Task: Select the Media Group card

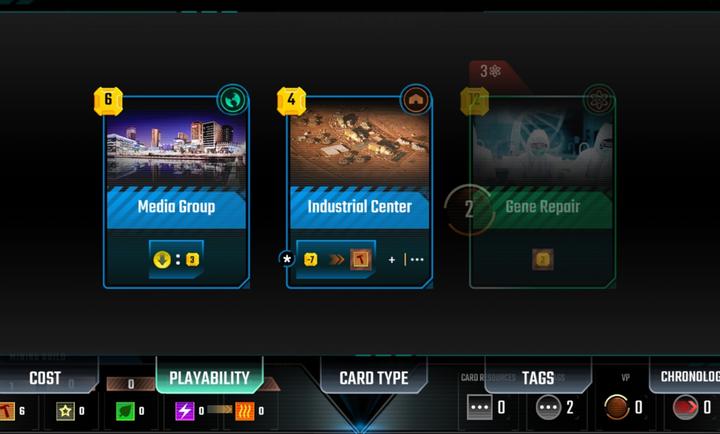Action: (176, 190)
